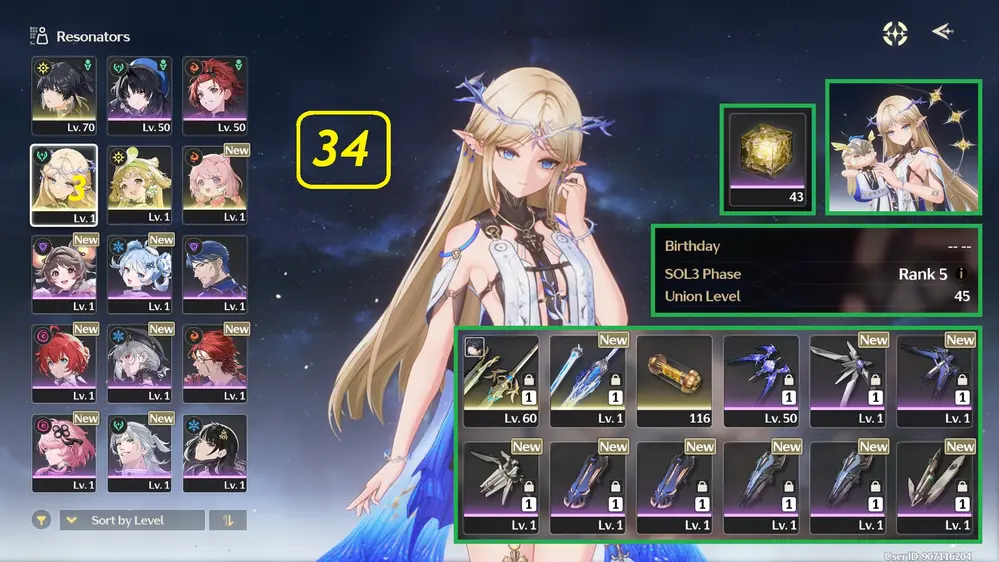
Task: Show info for SOL3 Phase rank
Action: click(961, 274)
